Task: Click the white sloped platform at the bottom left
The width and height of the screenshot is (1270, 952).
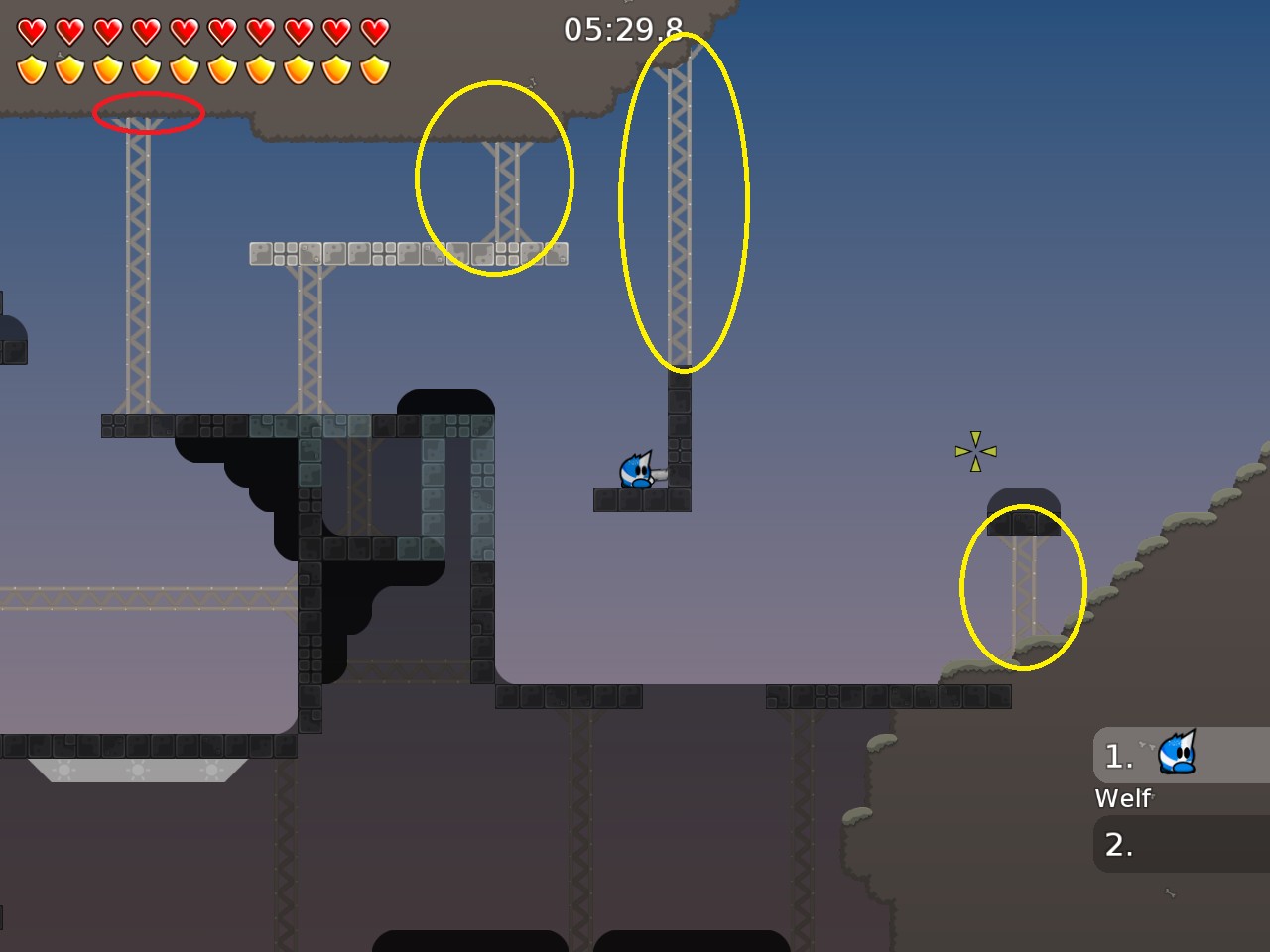Action: coord(139,769)
